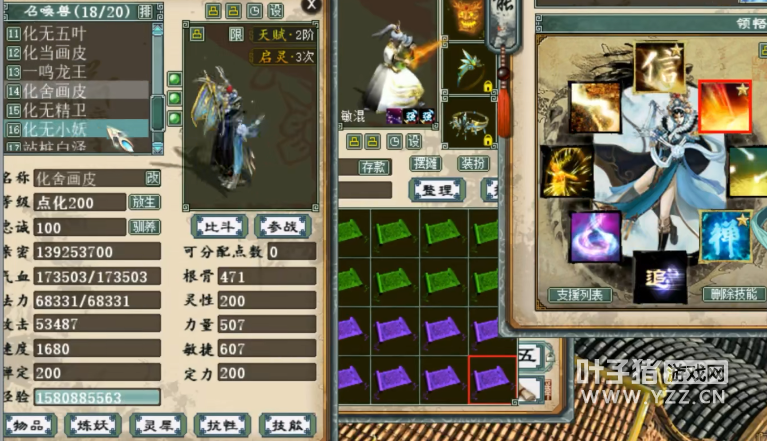Pick 化无小妖 from the beast list

coord(62,129)
